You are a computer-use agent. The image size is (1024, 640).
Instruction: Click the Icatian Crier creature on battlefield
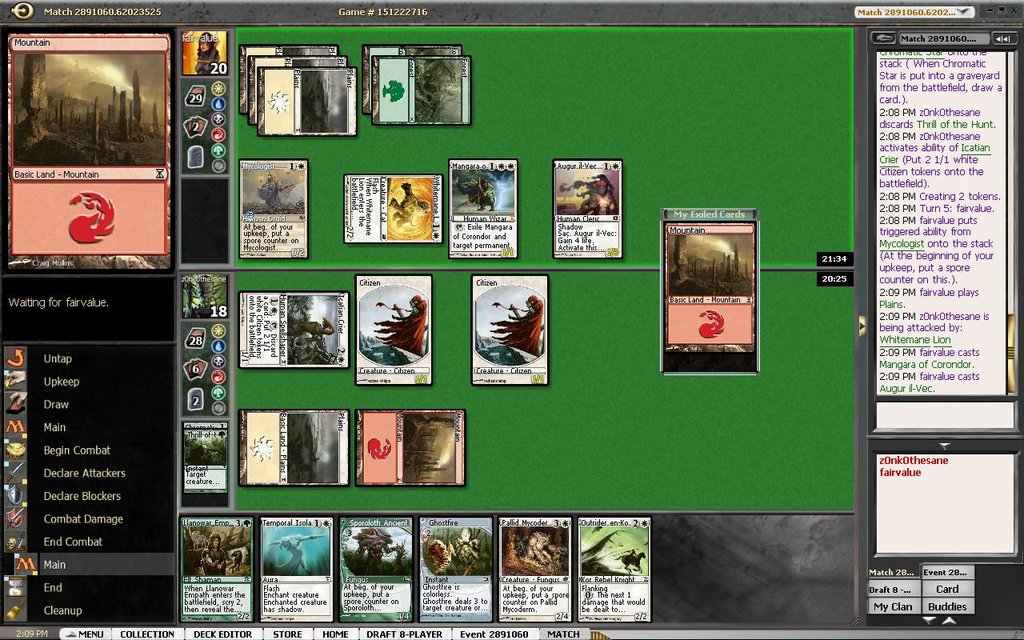click(293, 330)
